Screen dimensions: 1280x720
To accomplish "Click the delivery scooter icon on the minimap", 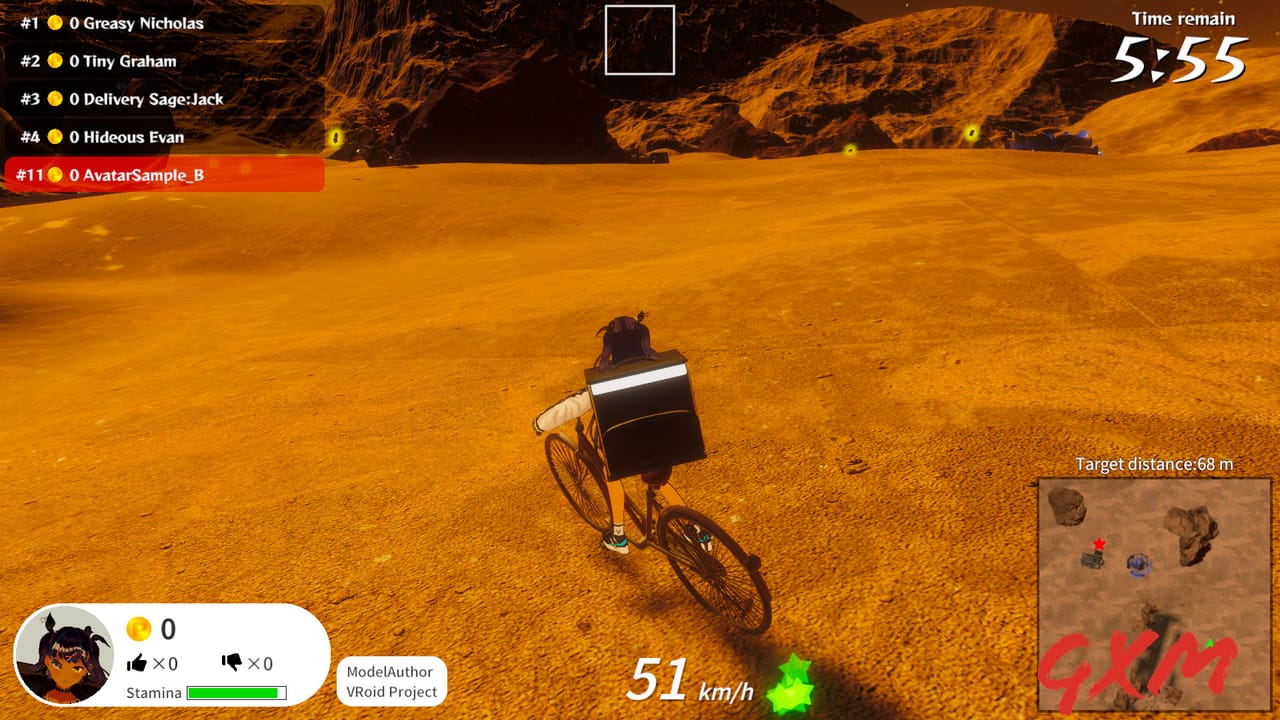I will coord(1093,560).
